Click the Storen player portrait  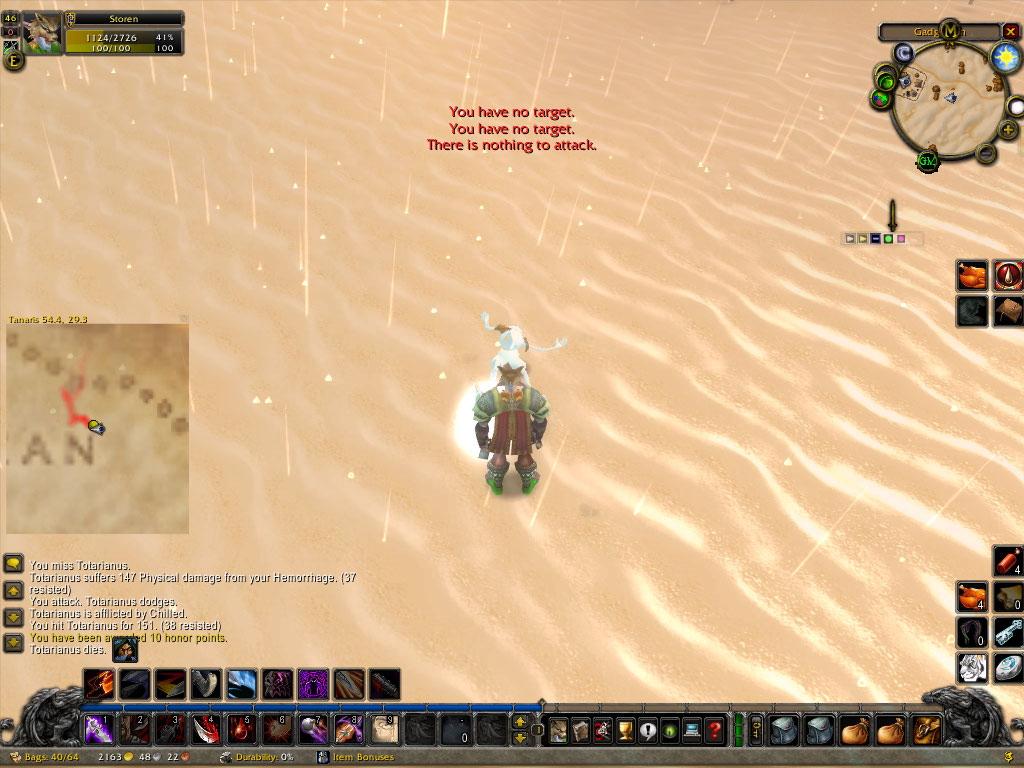(x=42, y=33)
